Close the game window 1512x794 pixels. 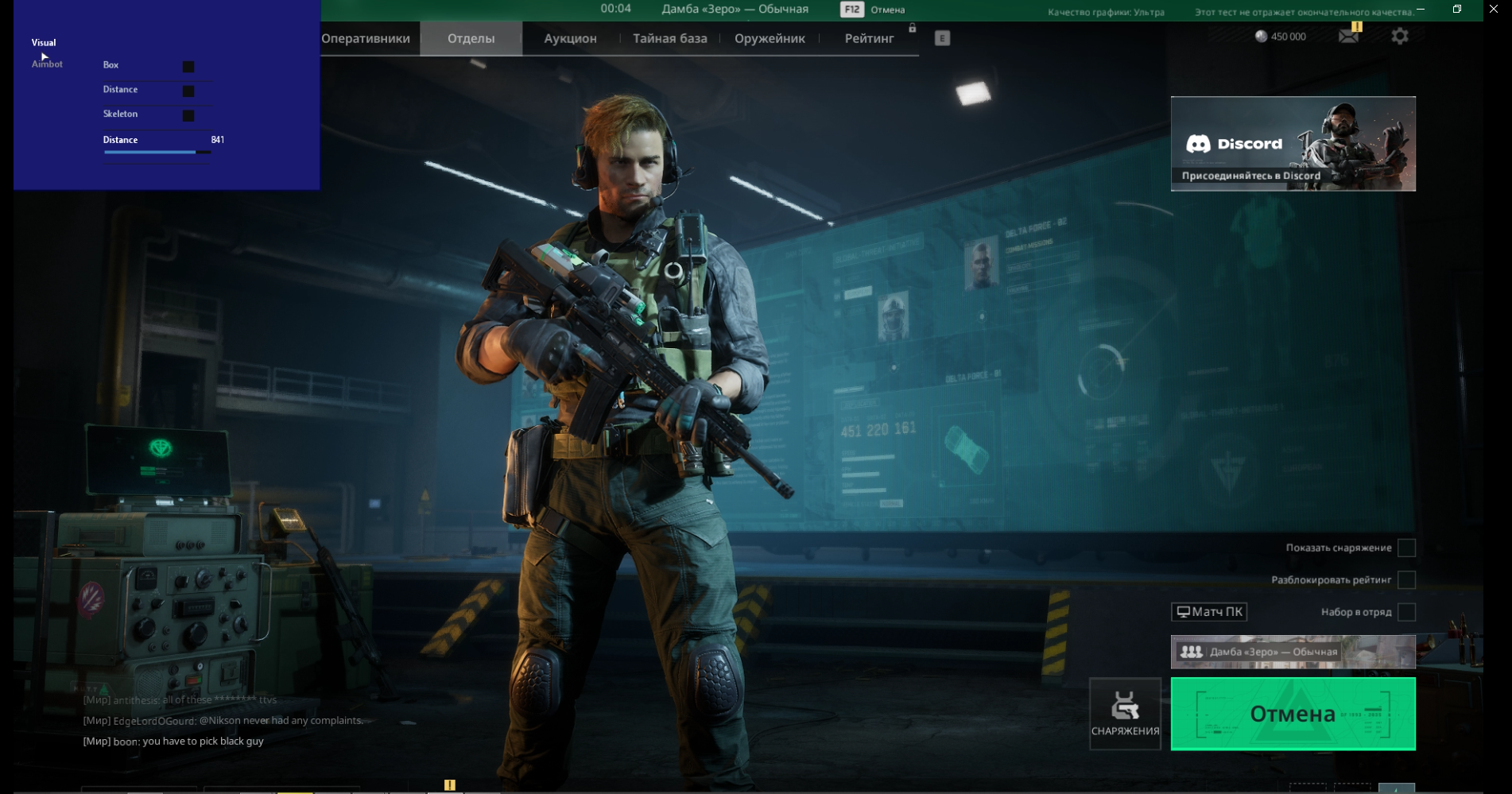1493,9
